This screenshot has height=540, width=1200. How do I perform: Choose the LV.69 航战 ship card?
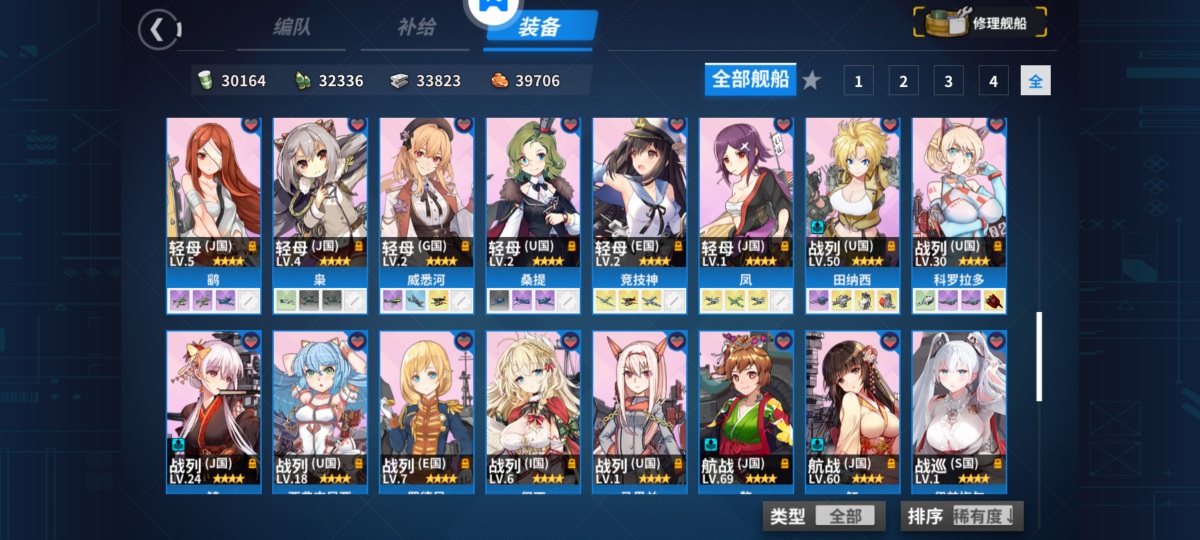[746, 408]
